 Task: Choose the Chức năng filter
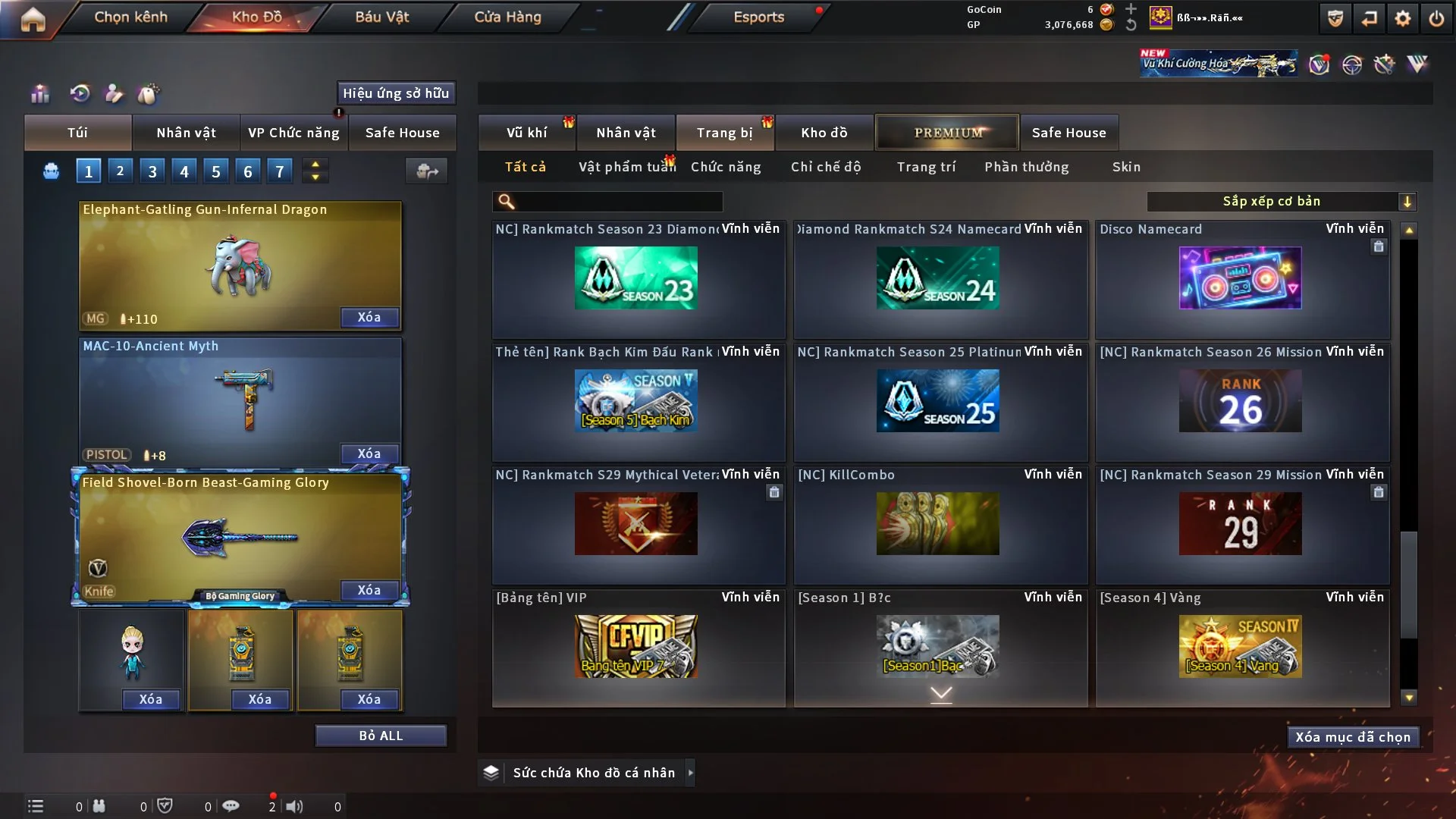click(x=726, y=167)
